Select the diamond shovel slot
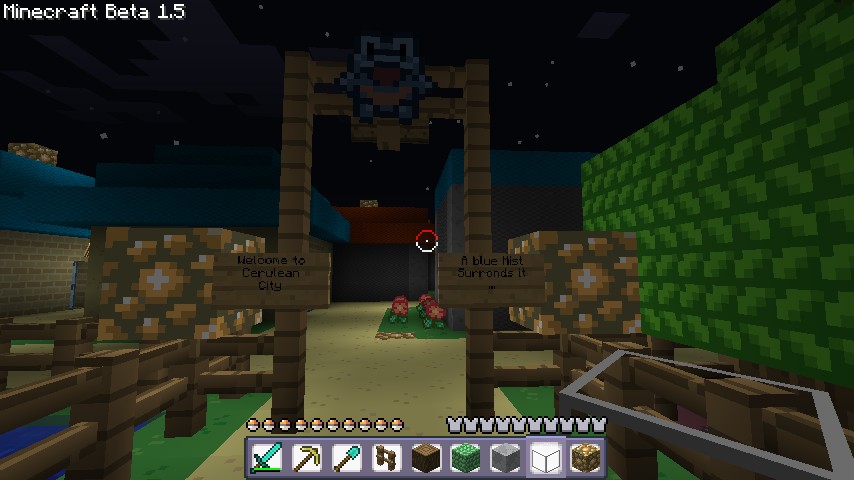 point(347,458)
